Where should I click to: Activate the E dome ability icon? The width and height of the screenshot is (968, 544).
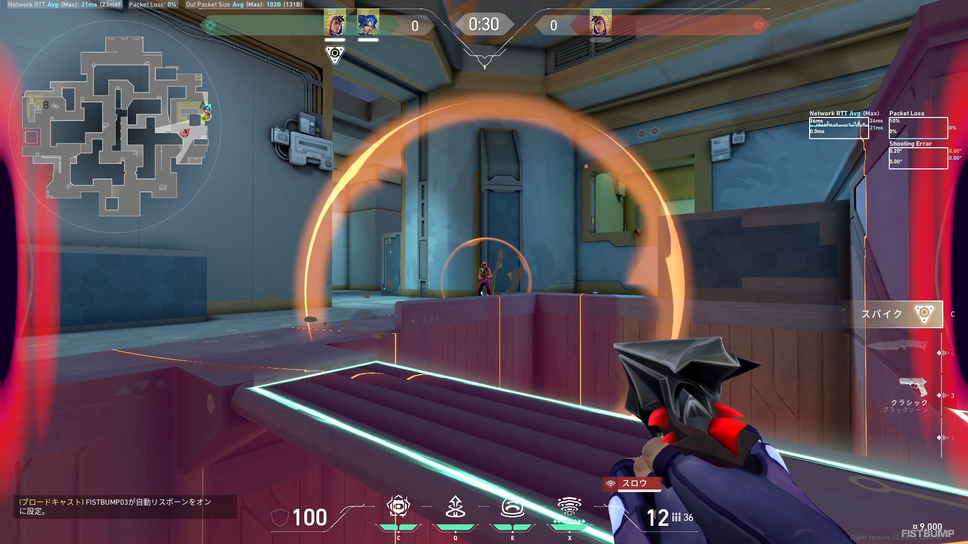[x=514, y=508]
